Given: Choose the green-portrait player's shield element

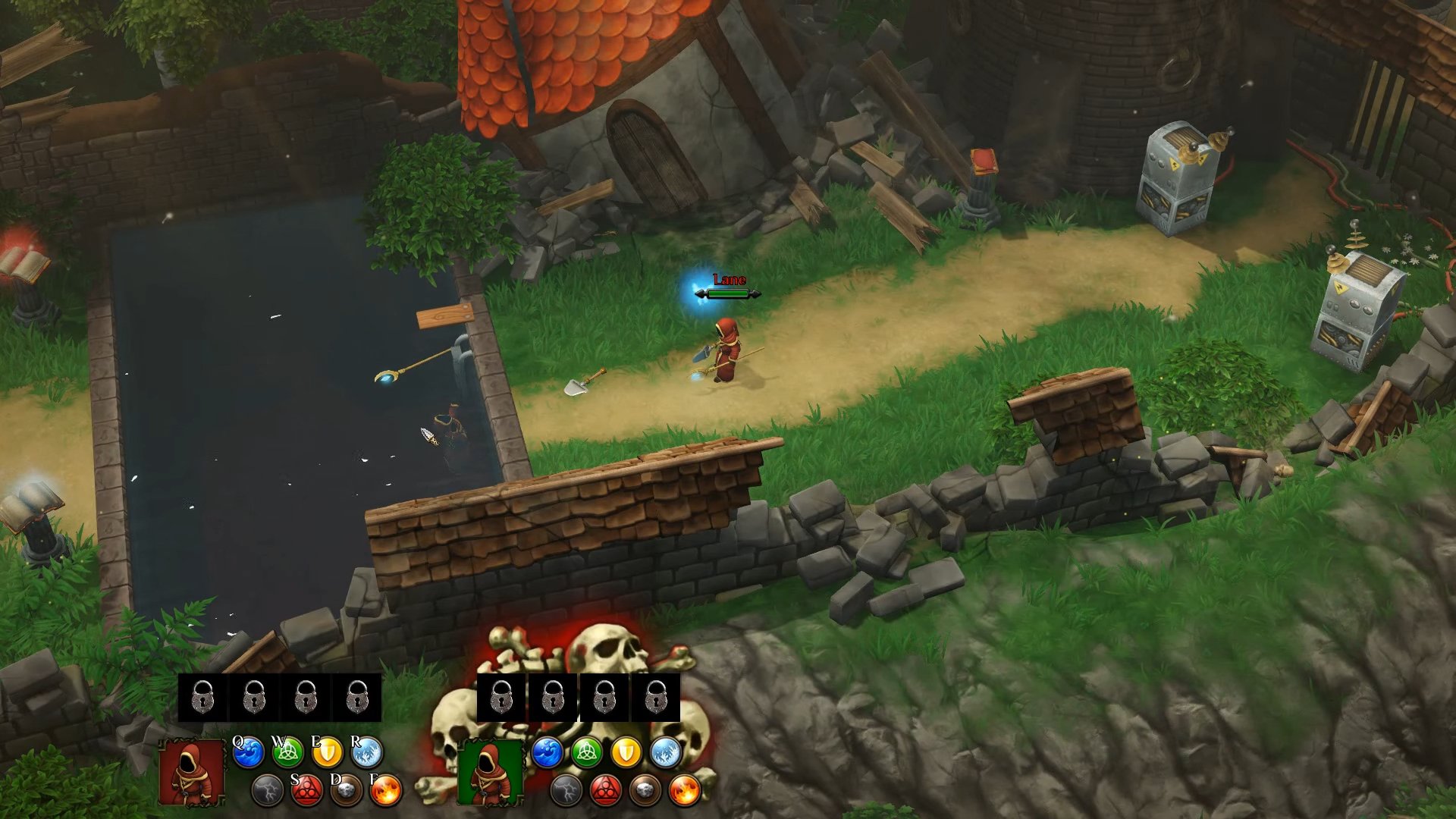Looking at the screenshot, I should [x=626, y=753].
